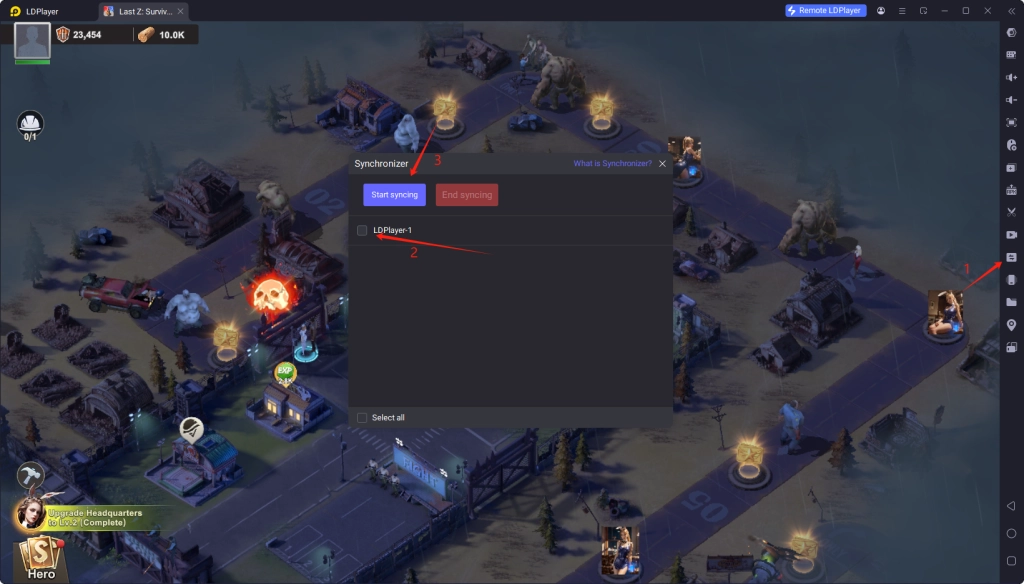Image resolution: width=1024 pixels, height=584 pixels.
Task: Click the Android home circle button
Action: pyautogui.click(x=1011, y=533)
